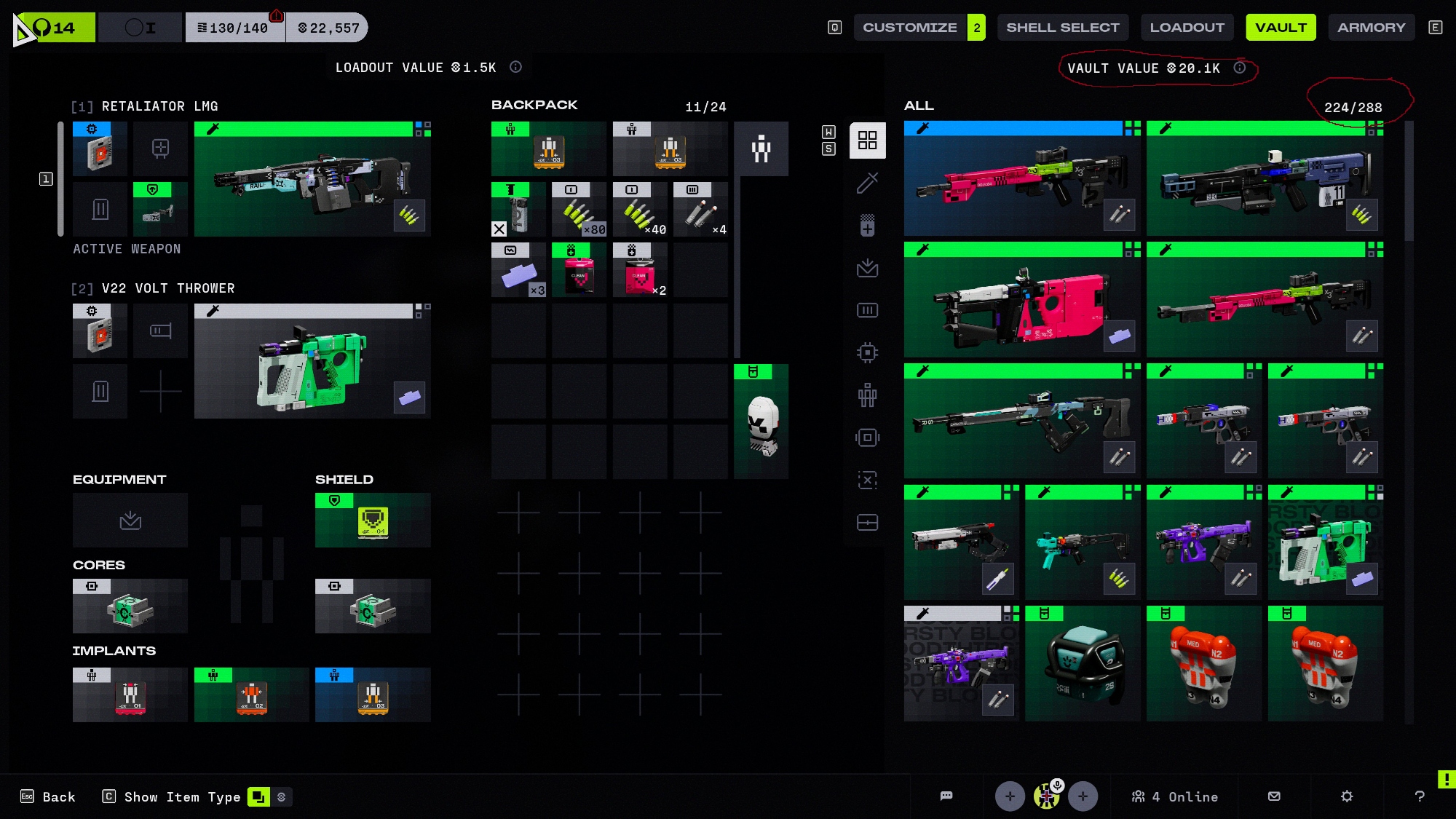Select the x80 ammo stack in backpack
The image size is (1456, 819).
point(579,210)
